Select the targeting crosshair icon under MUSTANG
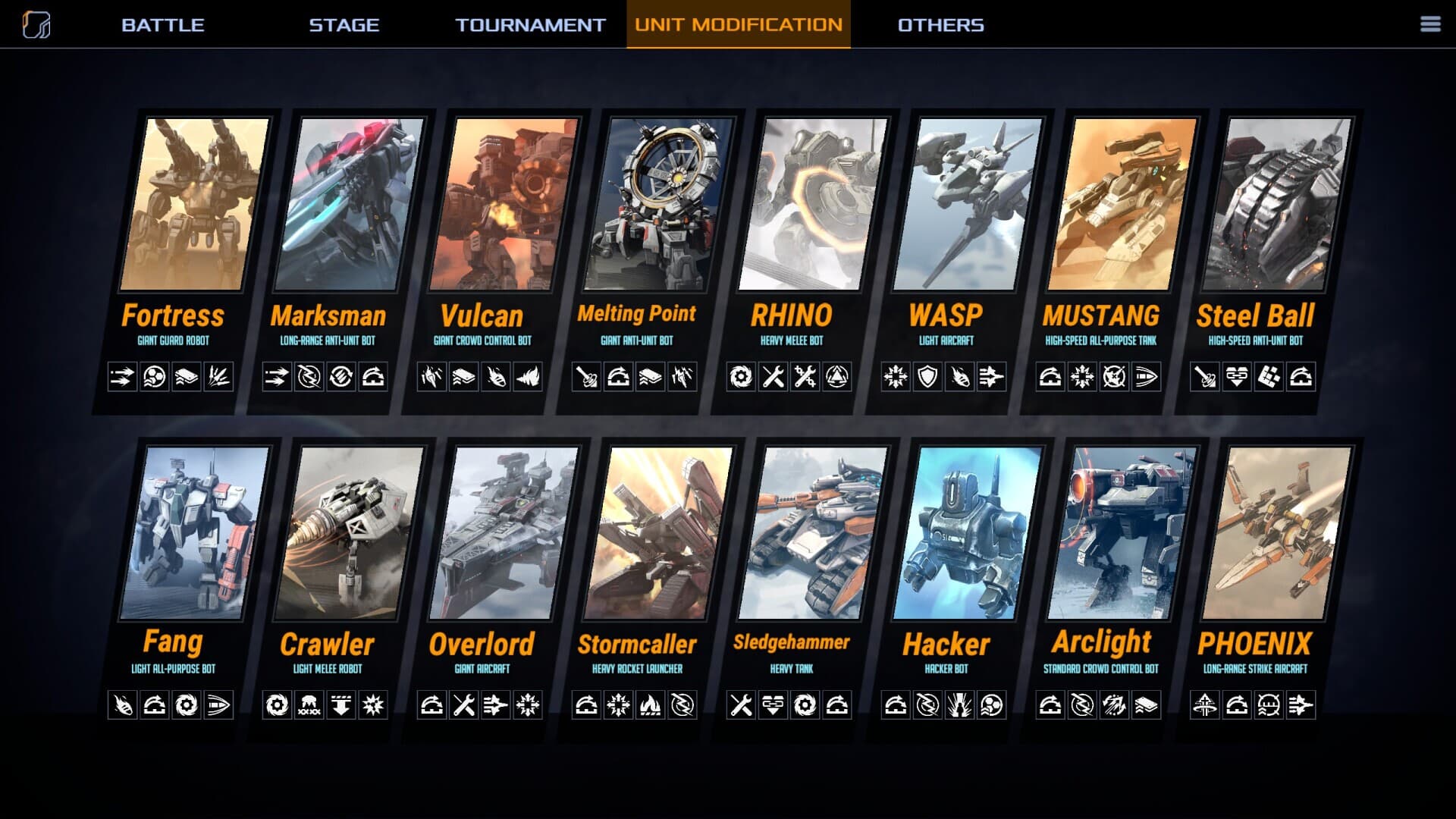 1116,374
